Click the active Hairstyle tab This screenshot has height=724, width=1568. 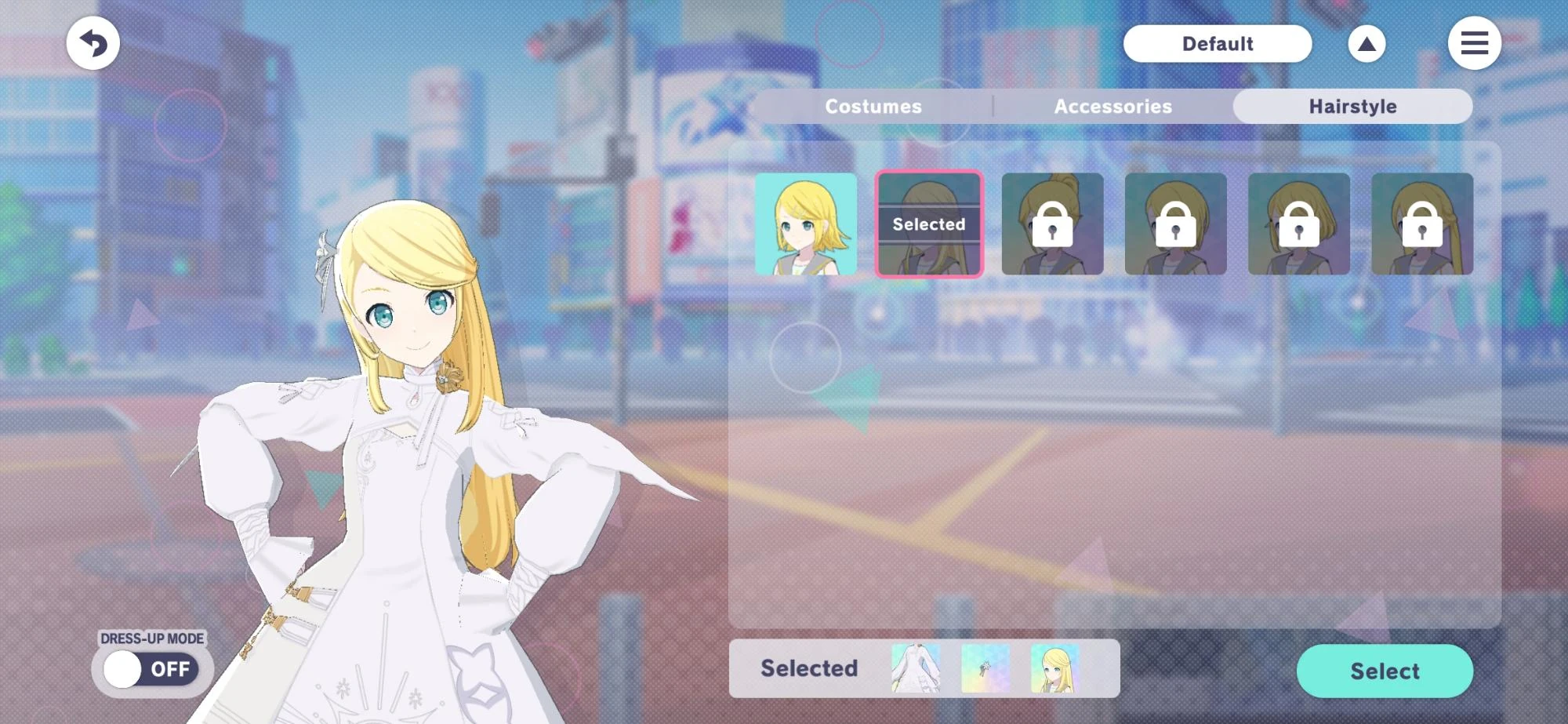(1352, 106)
